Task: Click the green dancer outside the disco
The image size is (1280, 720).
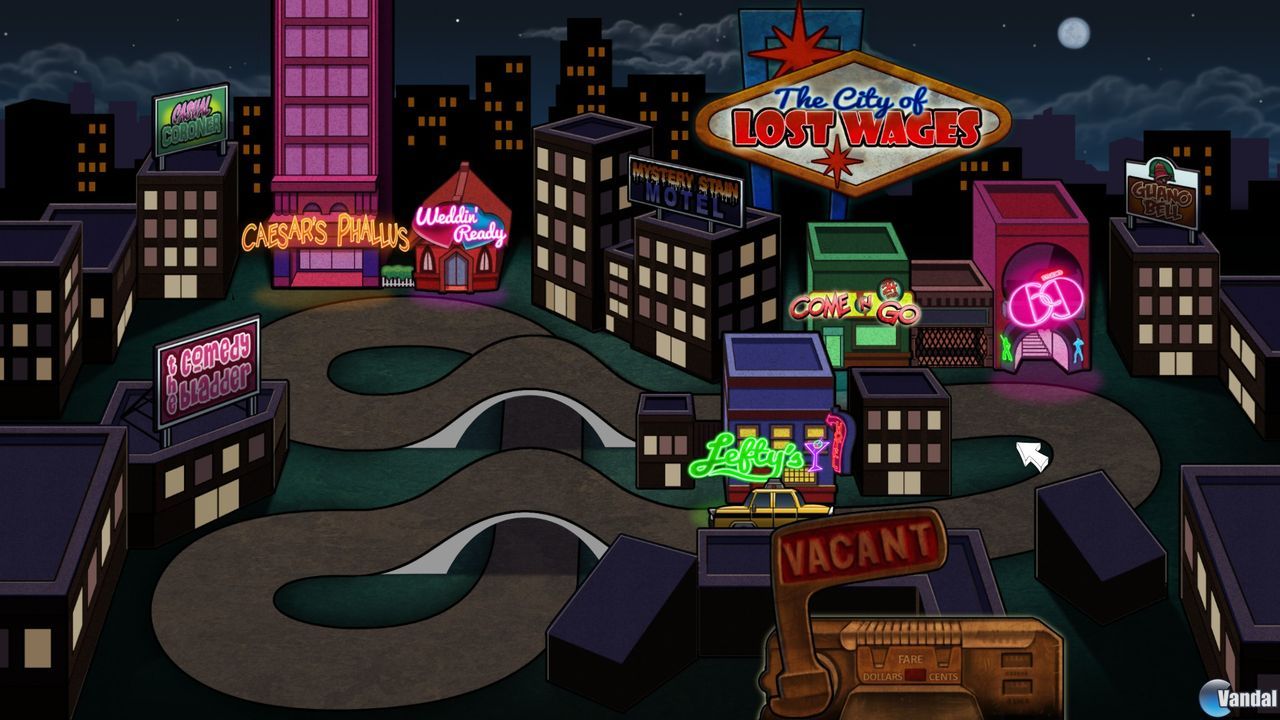Action: point(1006,347)
